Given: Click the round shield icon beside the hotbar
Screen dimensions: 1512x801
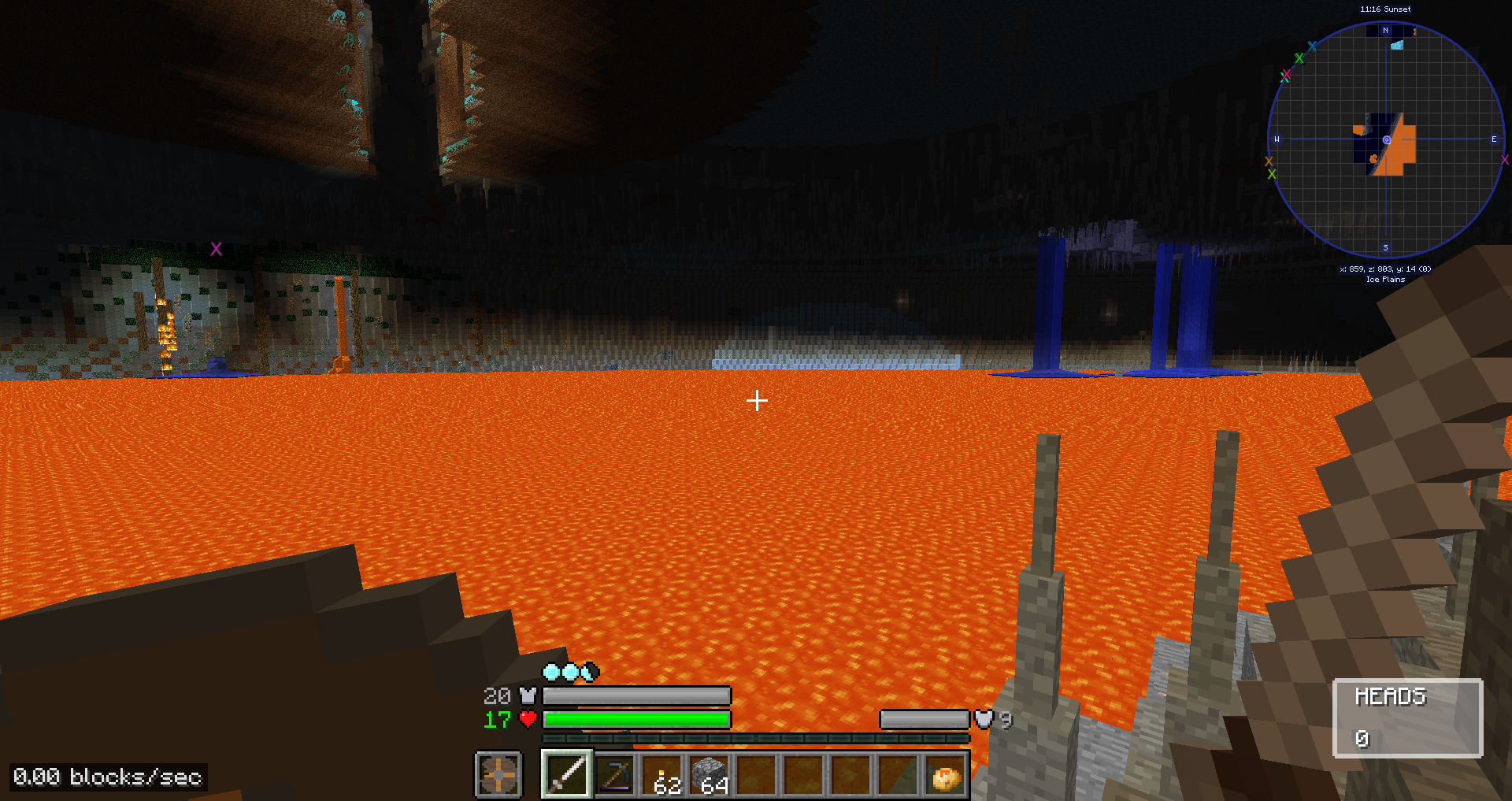Looking at the screenshot, I should [498, 773].
